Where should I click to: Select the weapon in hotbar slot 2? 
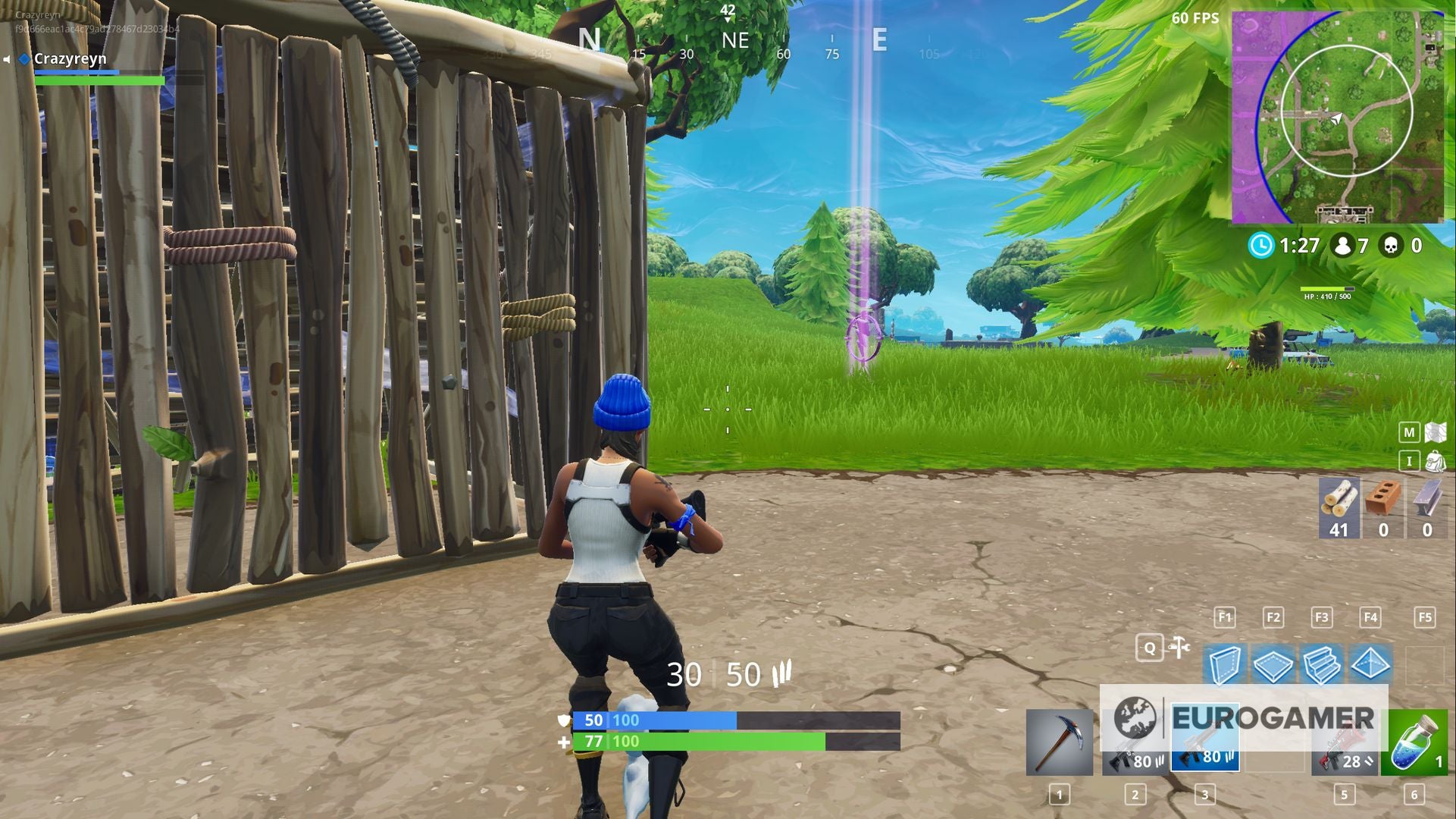pos(1134,743)
